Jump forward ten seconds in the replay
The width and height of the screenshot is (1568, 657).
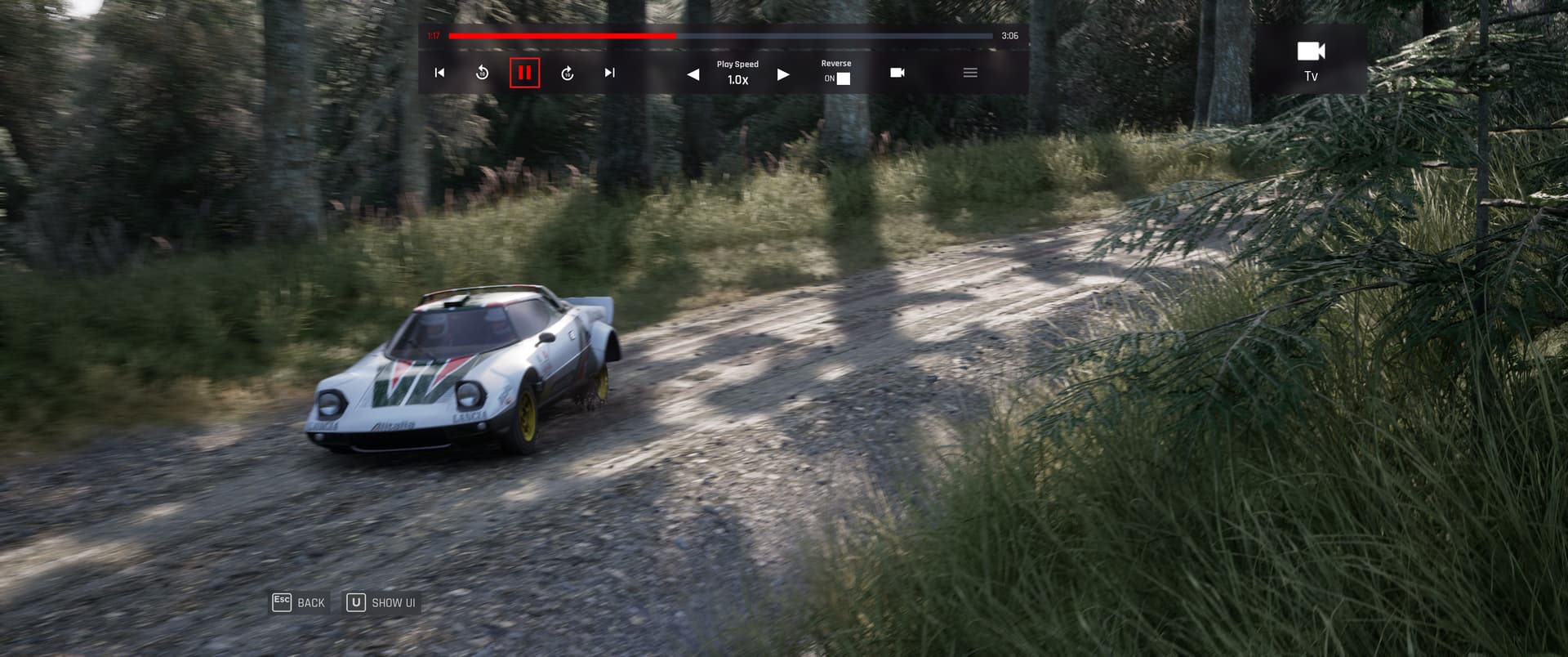(568, 73)
